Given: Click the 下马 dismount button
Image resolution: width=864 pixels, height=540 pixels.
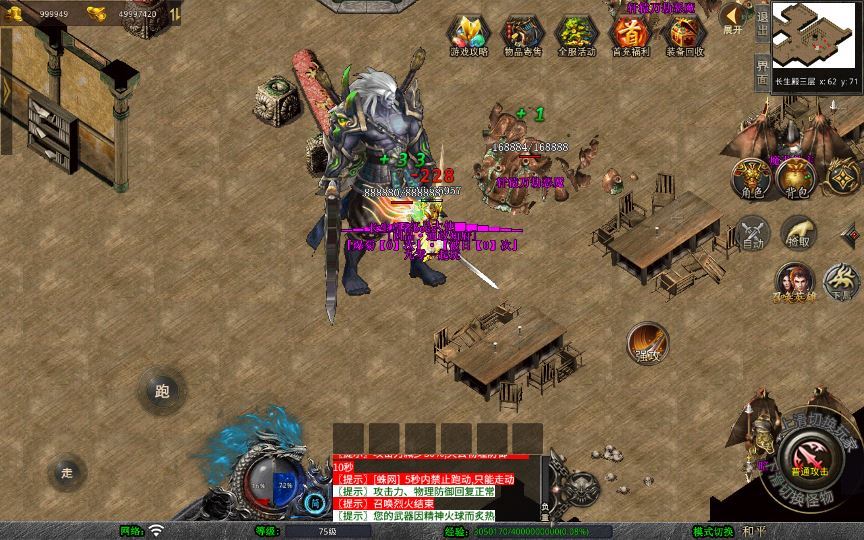Looking at the screenshot, I should [841, 282].
